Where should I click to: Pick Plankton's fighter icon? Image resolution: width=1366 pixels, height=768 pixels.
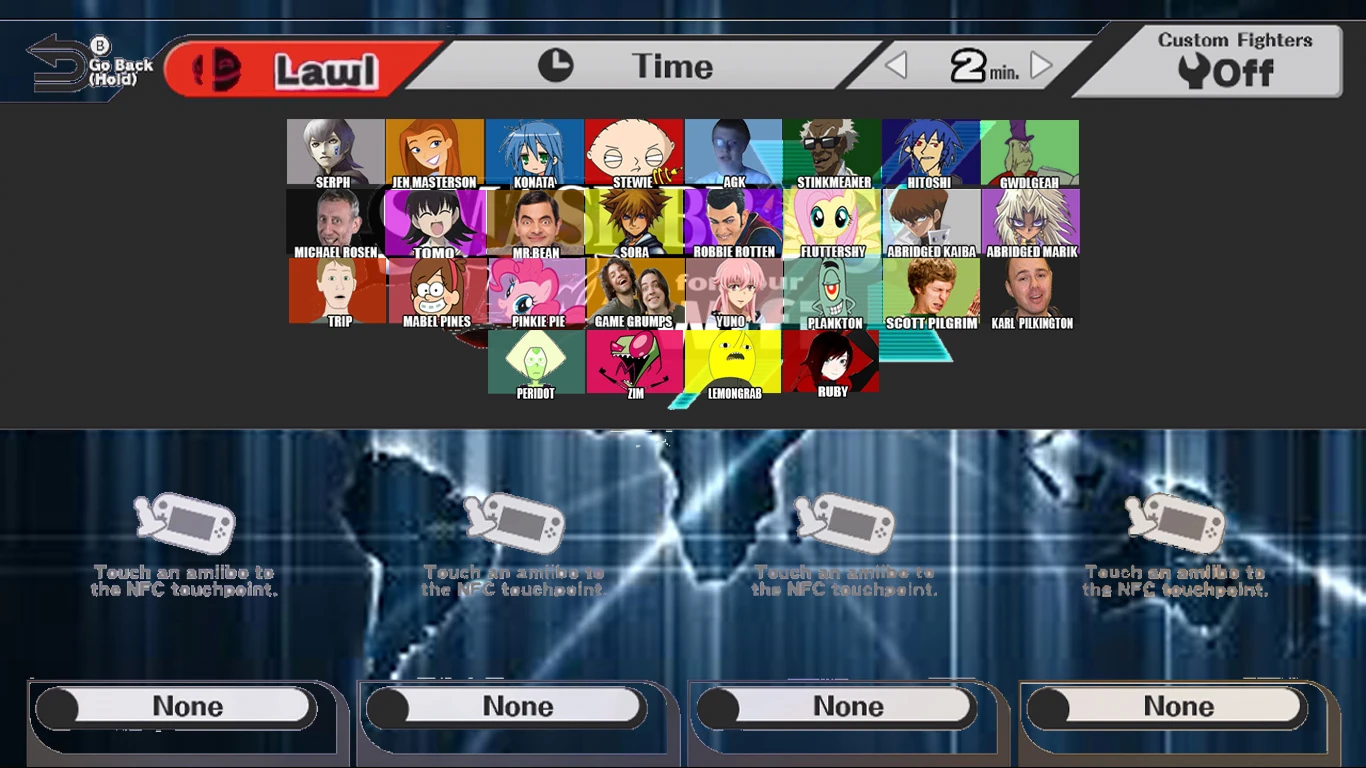coord(832,292)
